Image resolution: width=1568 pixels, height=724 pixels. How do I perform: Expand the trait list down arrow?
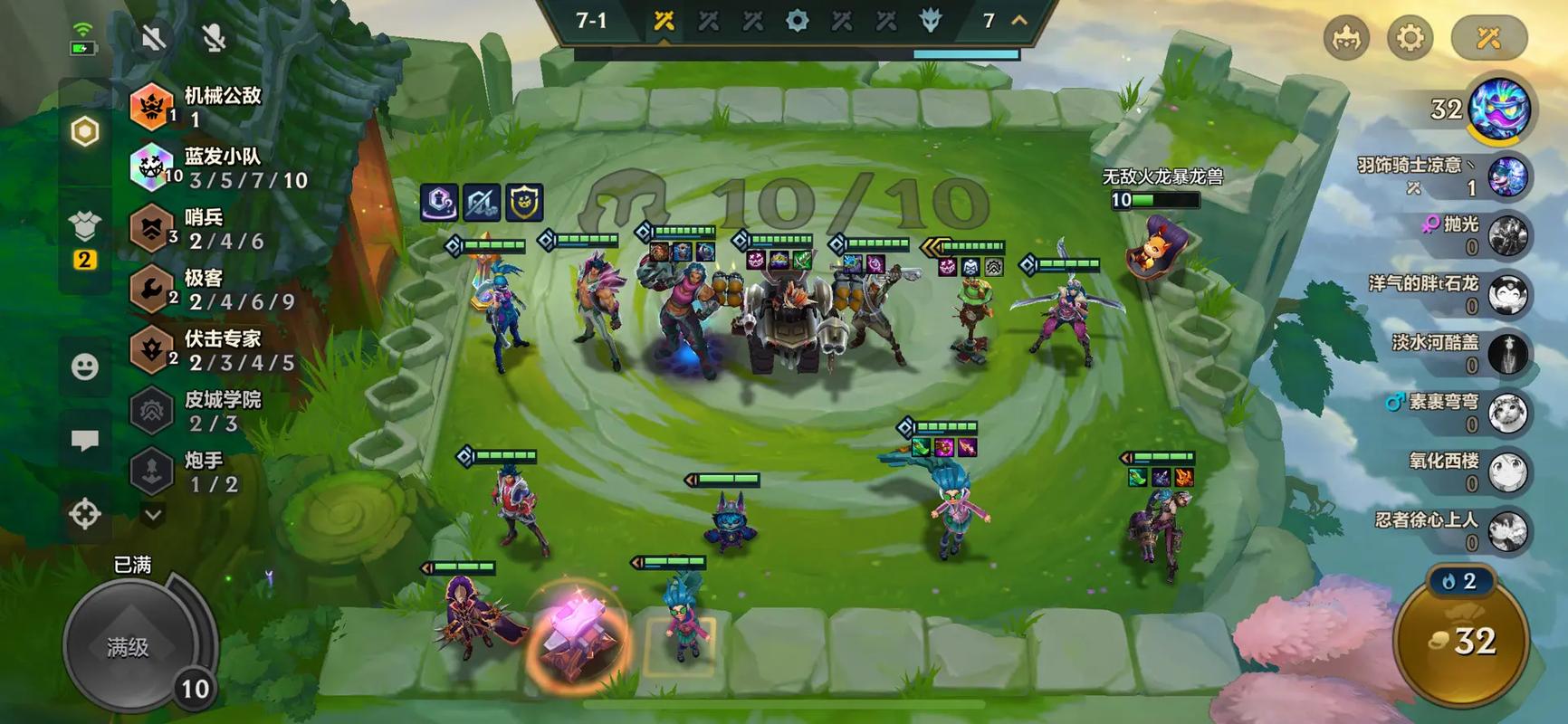pos(153,515)
